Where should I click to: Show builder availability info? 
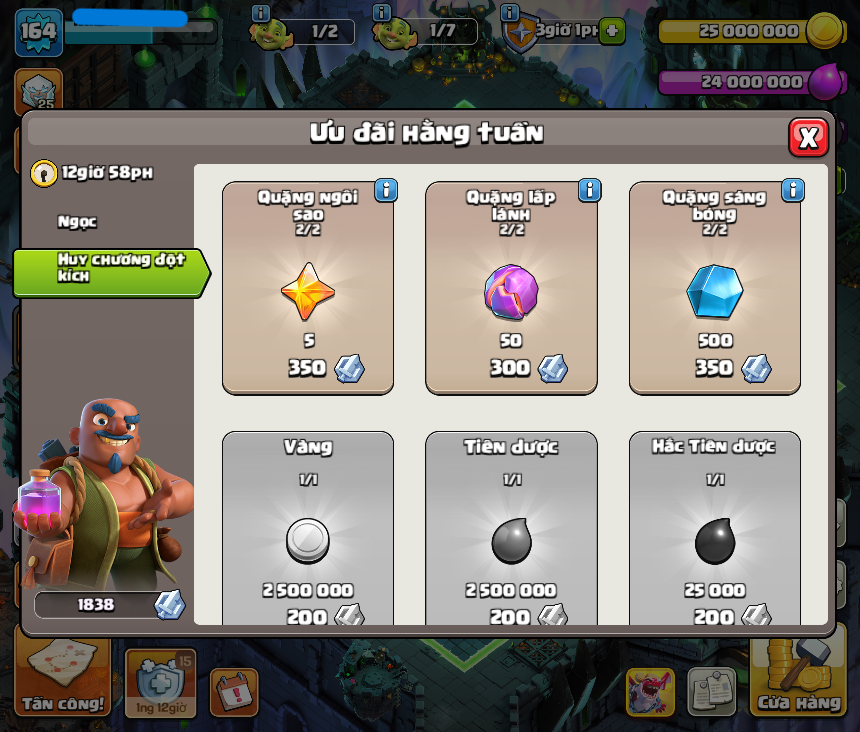(x=261, y=13)
